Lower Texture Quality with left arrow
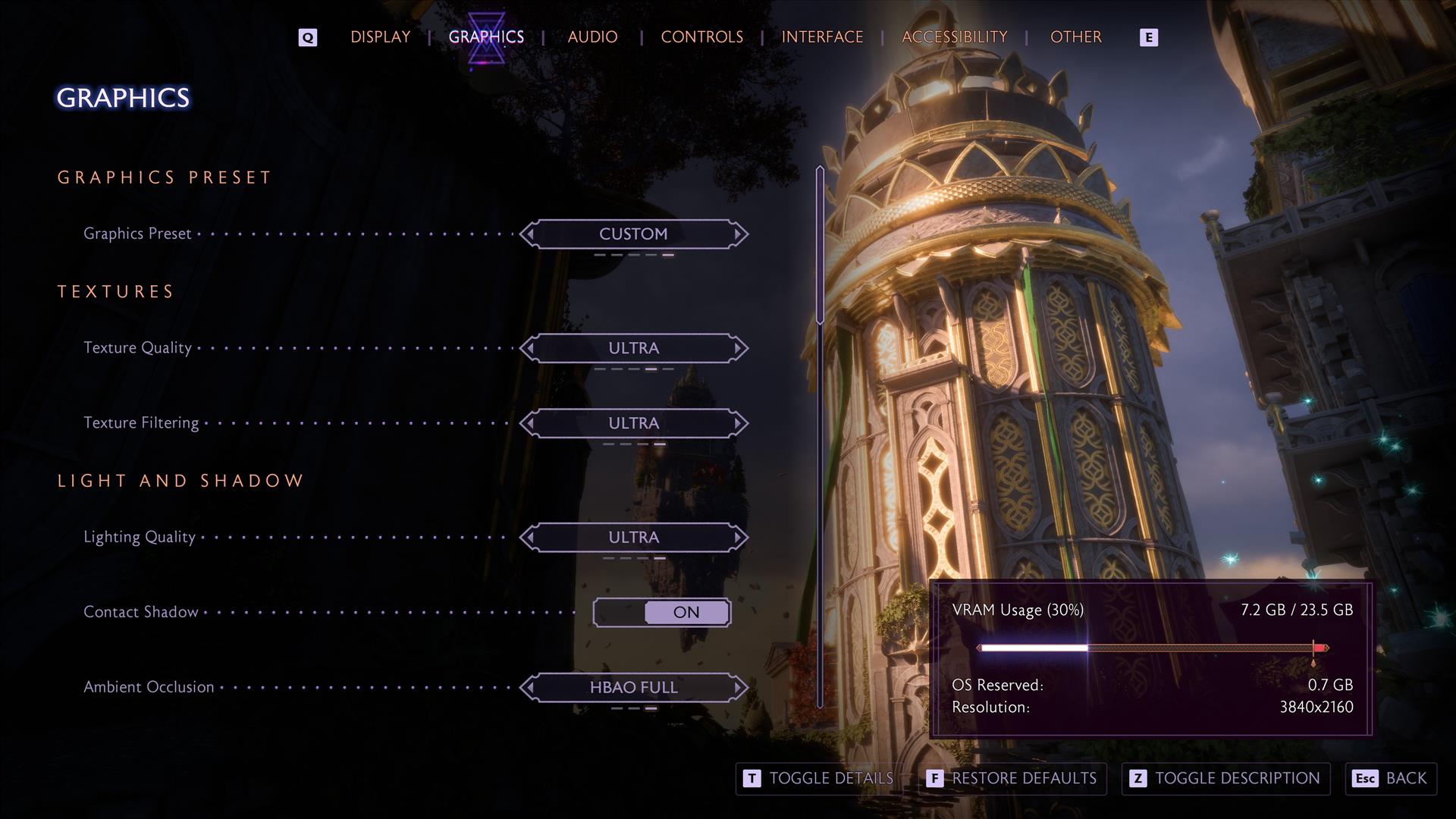The height and width of the screenshot is (819, 1456). (529, 348)
